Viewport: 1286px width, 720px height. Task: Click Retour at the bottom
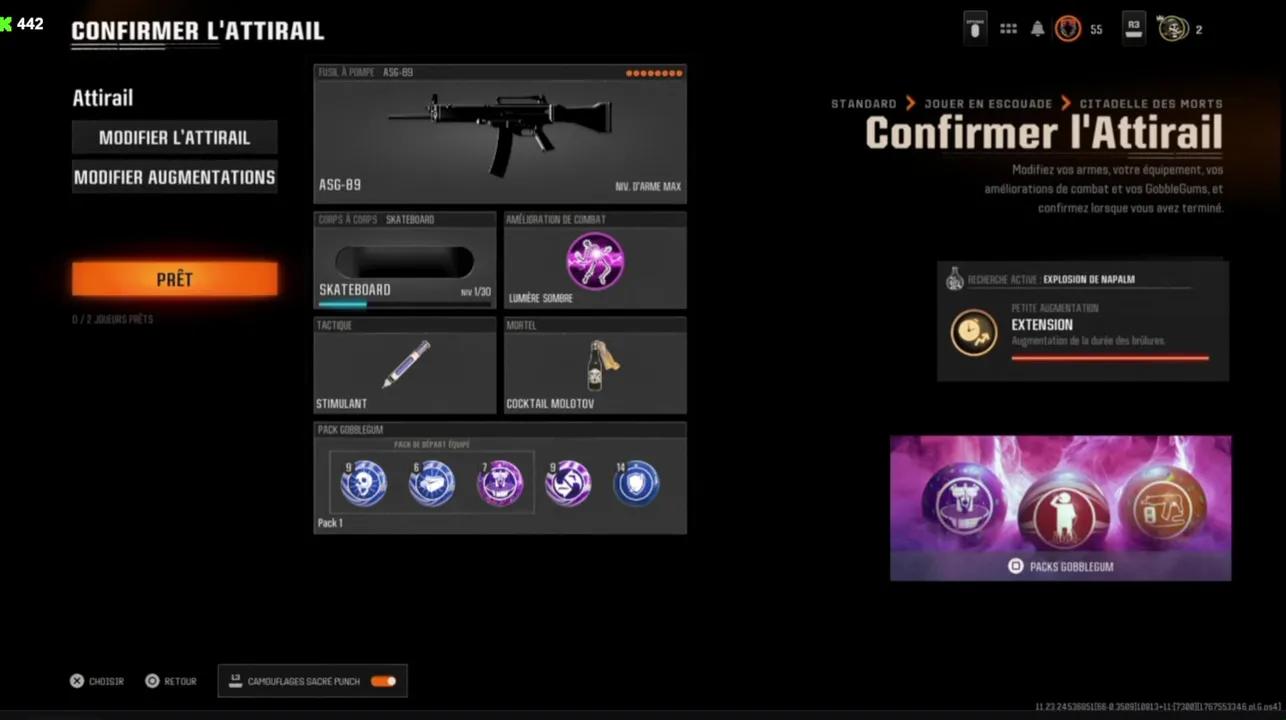(170, 681)
